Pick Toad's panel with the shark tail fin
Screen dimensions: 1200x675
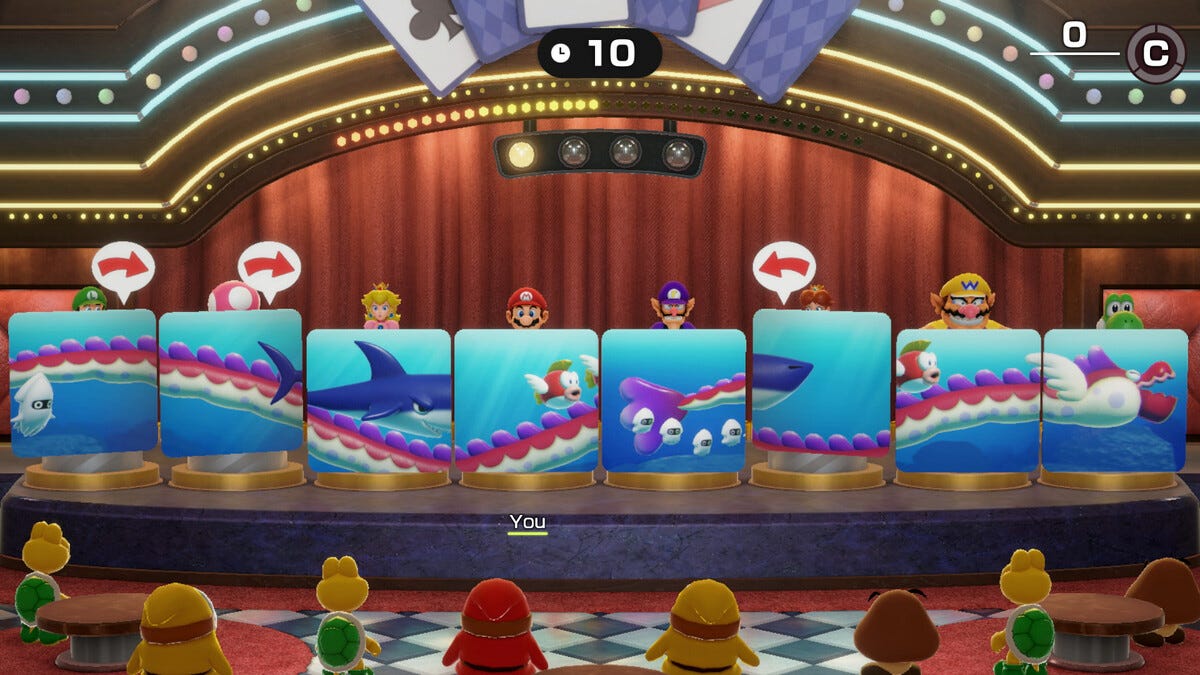pos(231,383)
